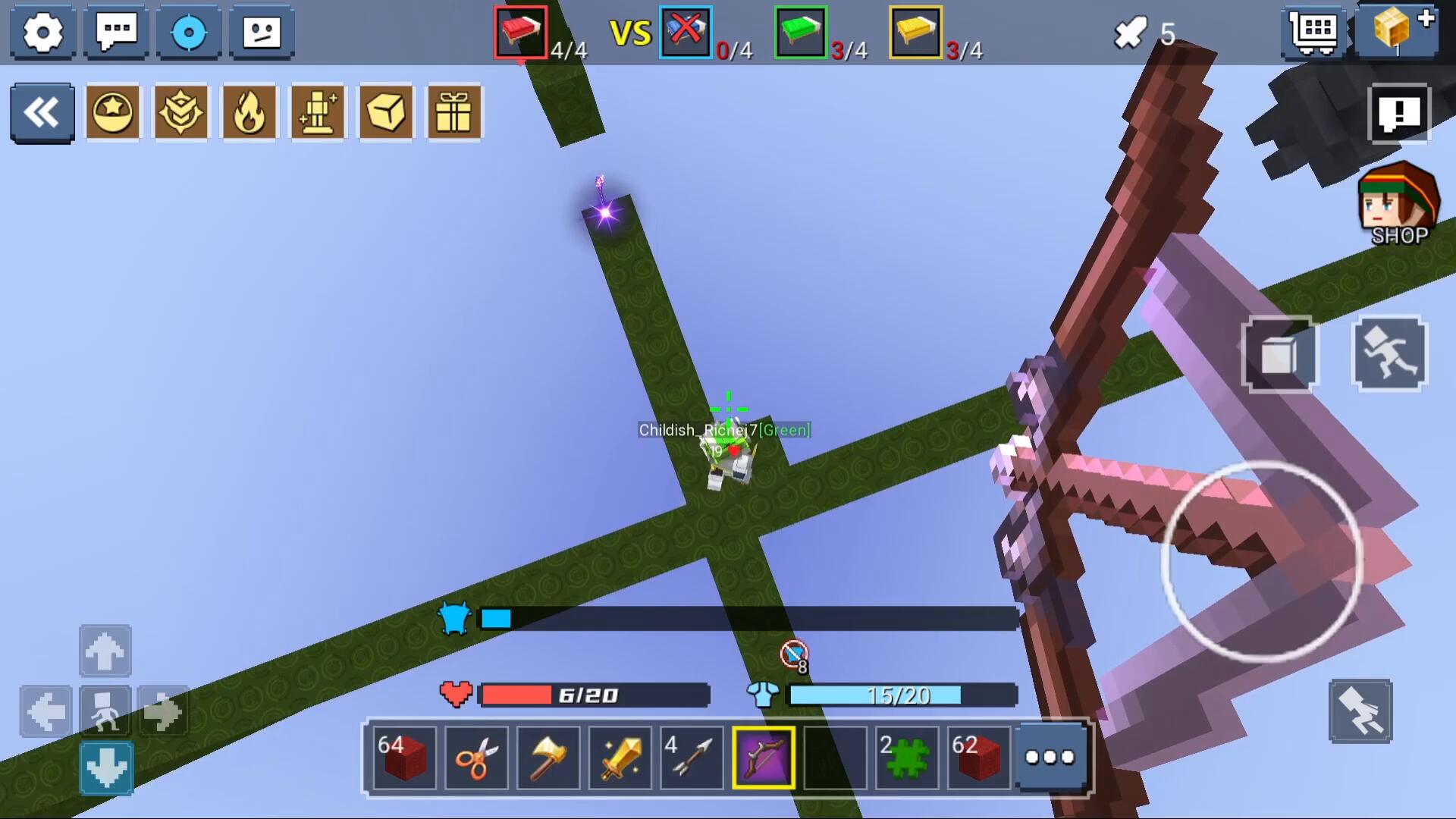Expand inventory with three dots button

coord(1050,757)
